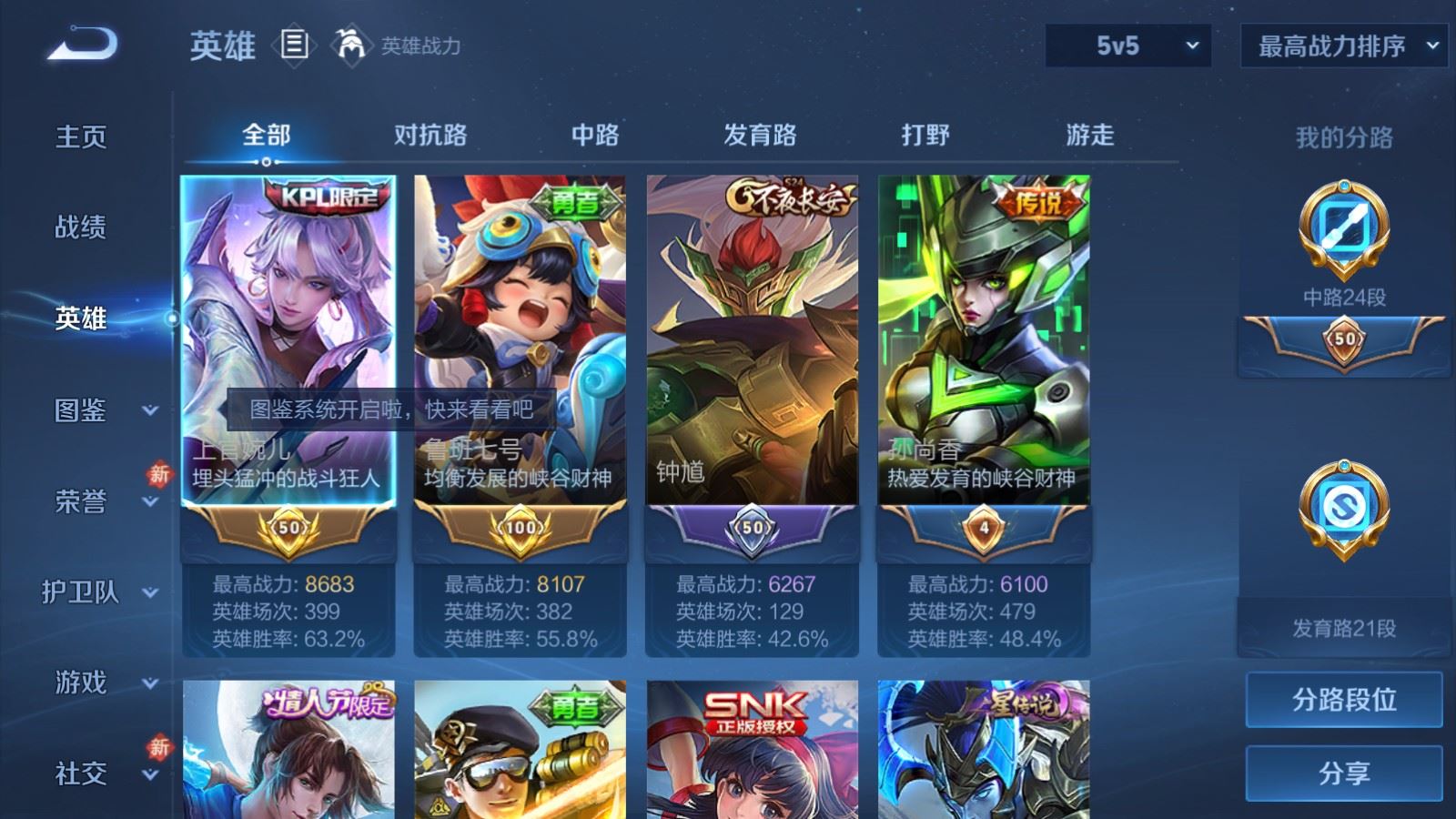
Task: Open the hero handbook icon beside 英雄 title
Action: 294,45
